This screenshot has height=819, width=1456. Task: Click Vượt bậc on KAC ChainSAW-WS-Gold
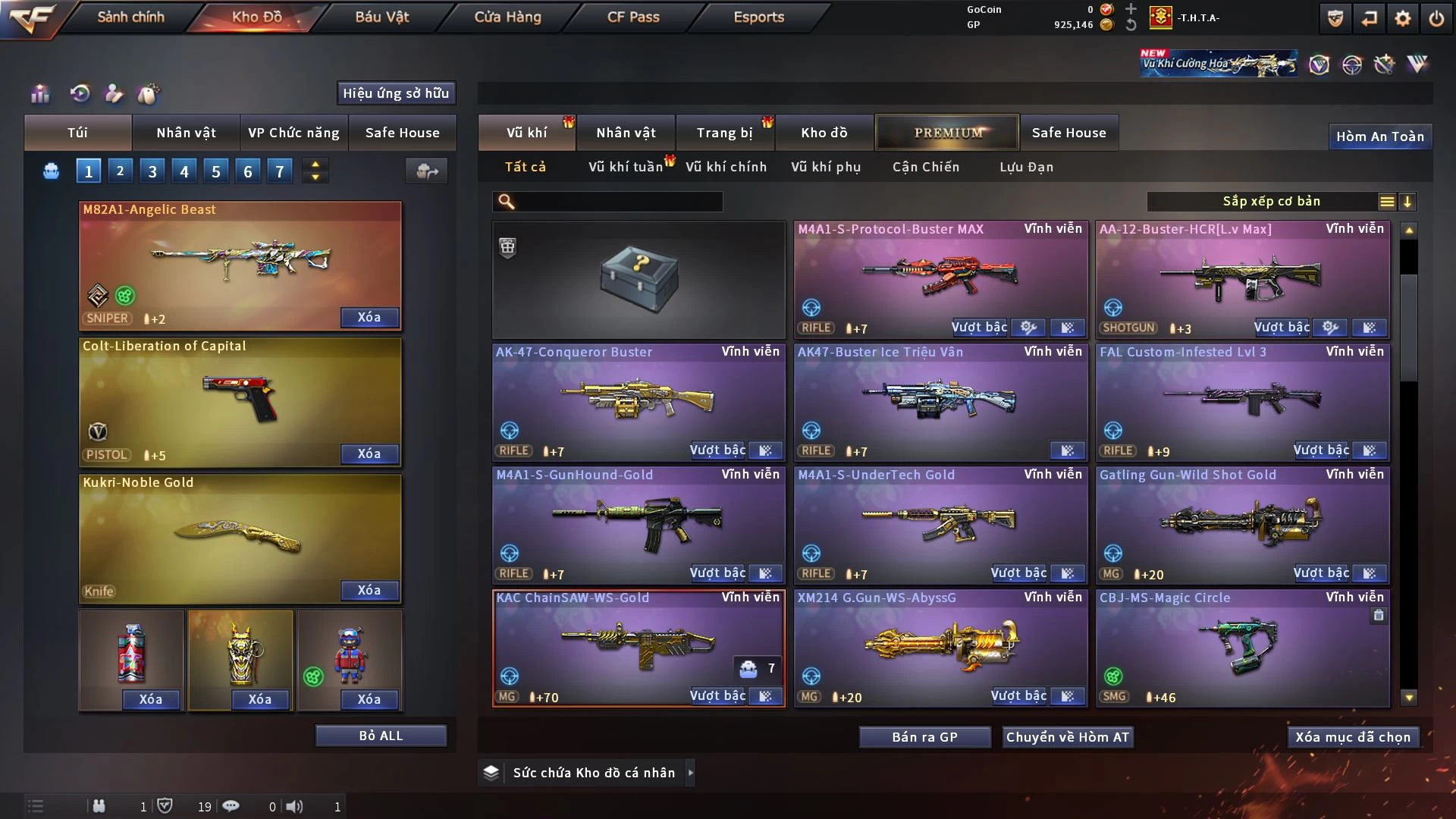point(717,696)
